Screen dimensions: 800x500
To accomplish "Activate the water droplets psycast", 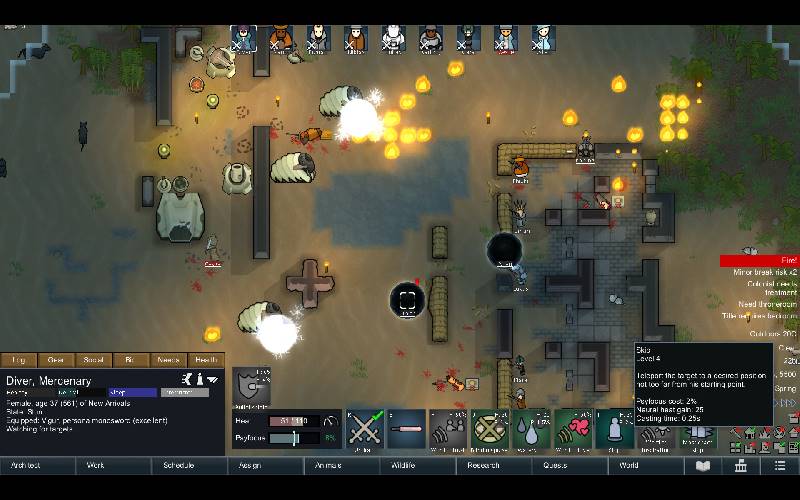I will (x=531, y=429).
